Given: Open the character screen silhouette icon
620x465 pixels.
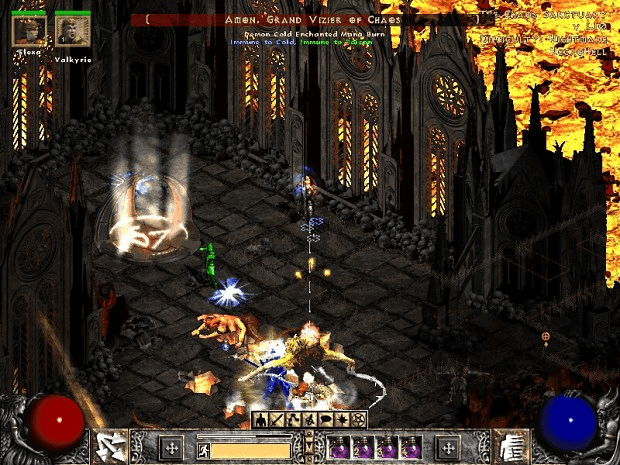Looking at the screenshot, I should pos(259,418).
